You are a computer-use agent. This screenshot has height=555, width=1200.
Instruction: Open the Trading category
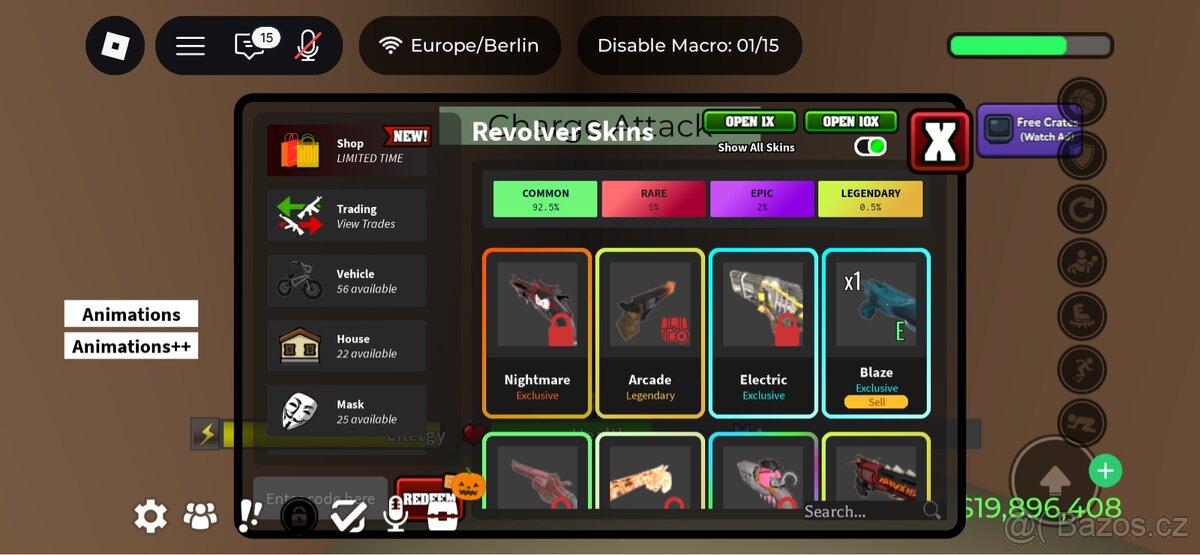(x=346, y=216)
